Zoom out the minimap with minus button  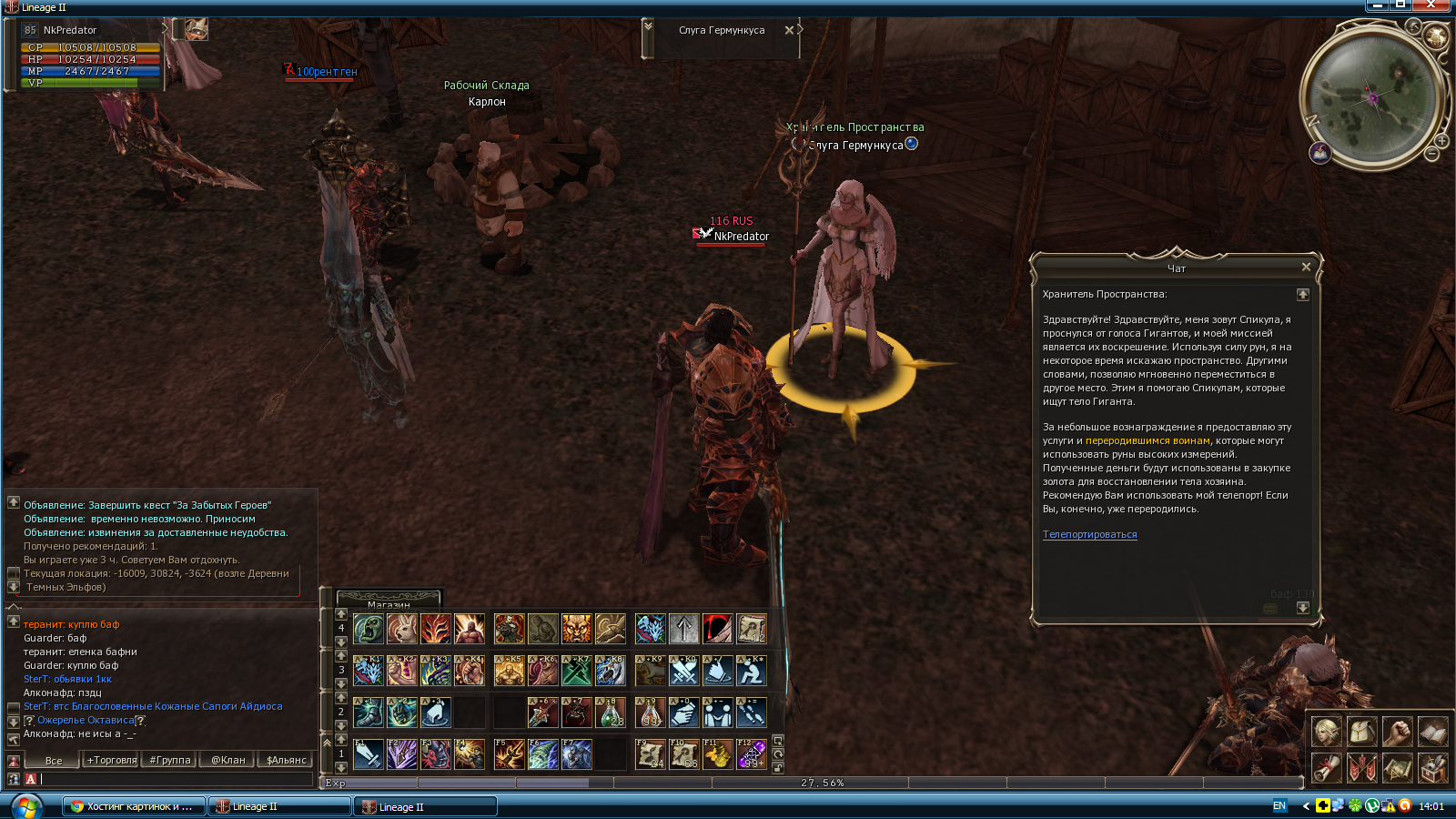coord(1431,155)
